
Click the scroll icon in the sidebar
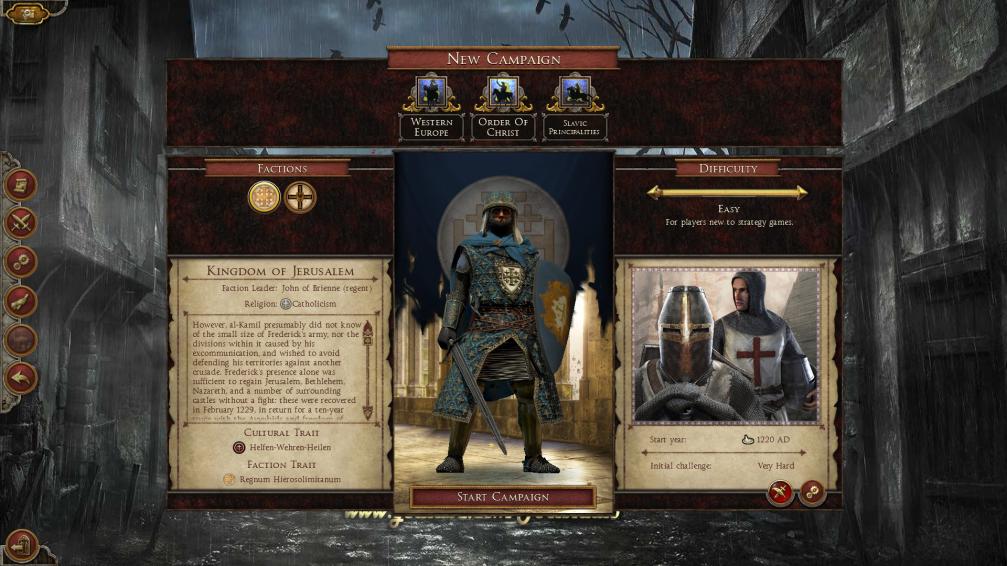click(x=21, y=185)
